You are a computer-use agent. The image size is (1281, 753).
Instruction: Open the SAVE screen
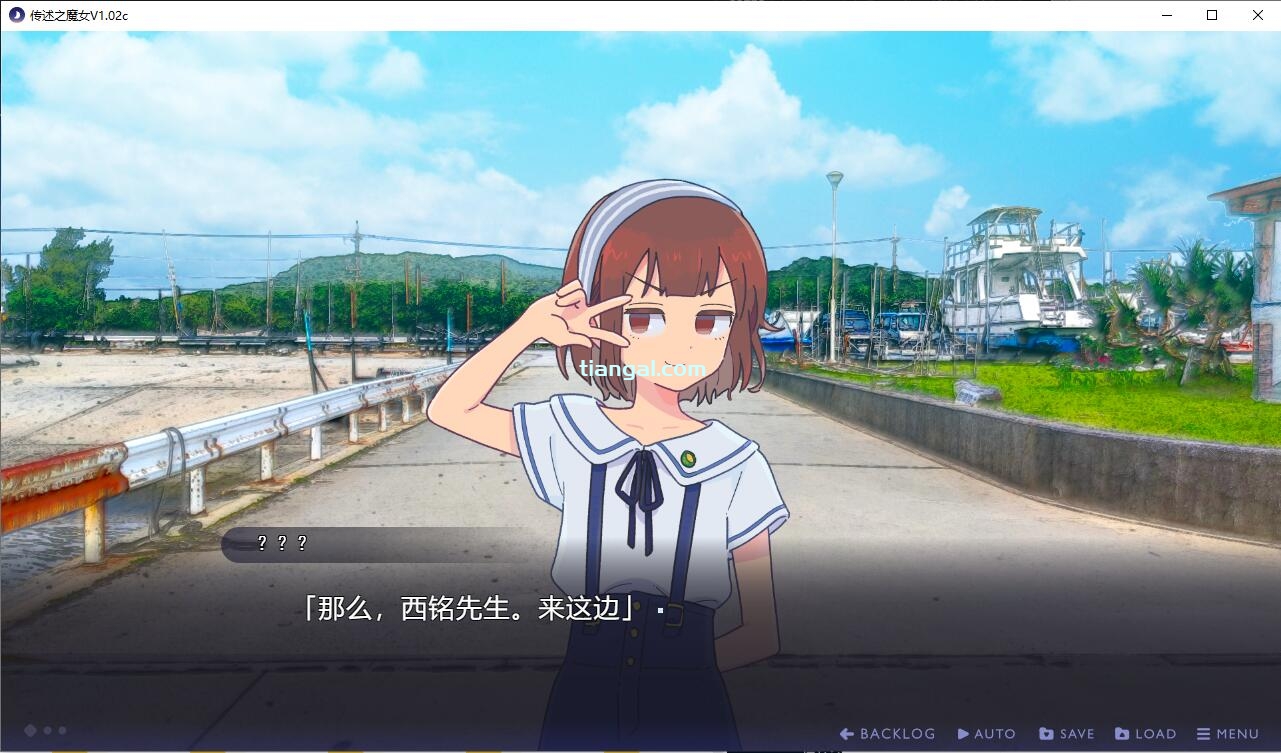pos(1066,734)
